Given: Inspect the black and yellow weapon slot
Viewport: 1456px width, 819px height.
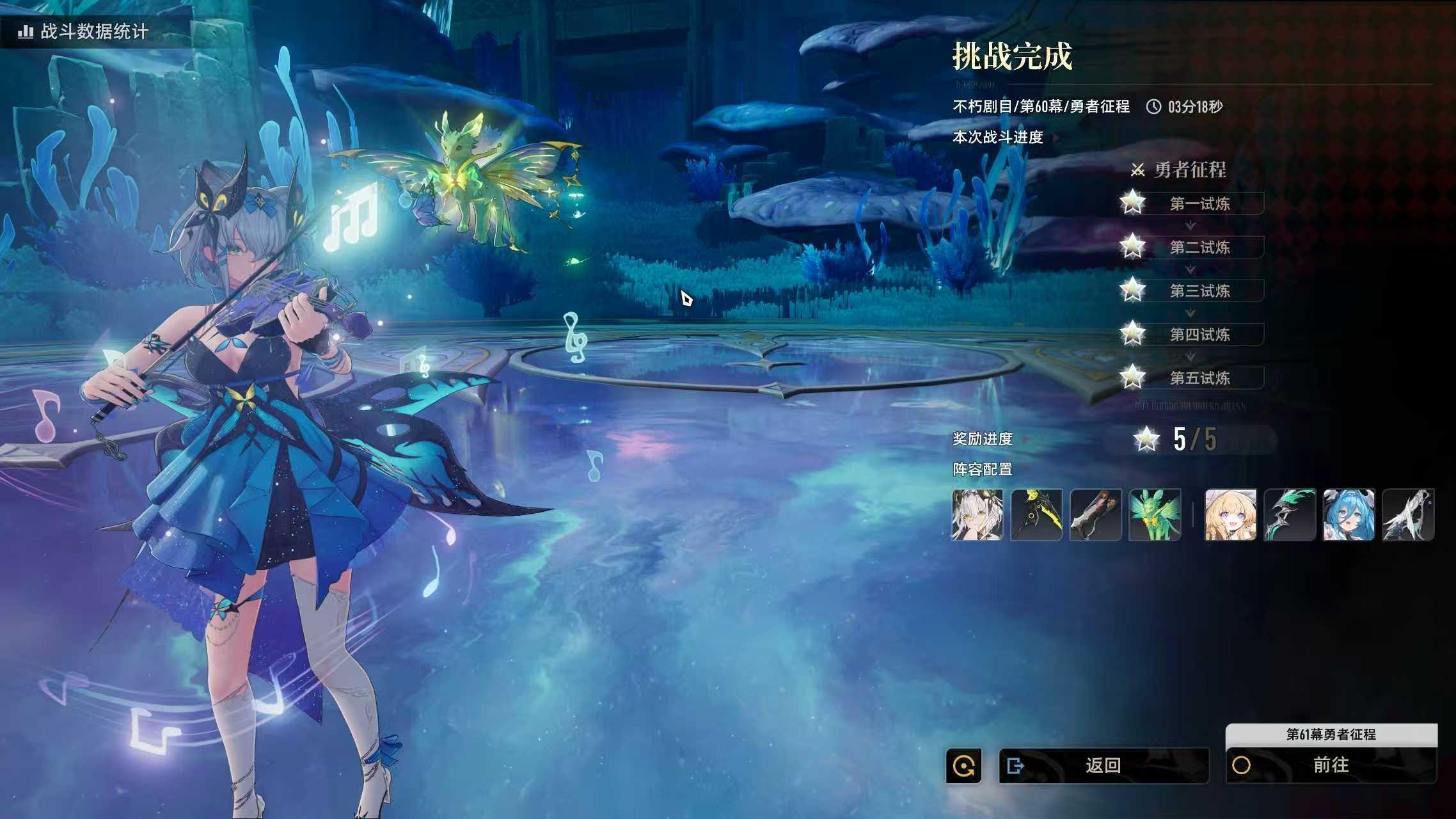Looking at the screenshot, I should tap(1036, 514).
